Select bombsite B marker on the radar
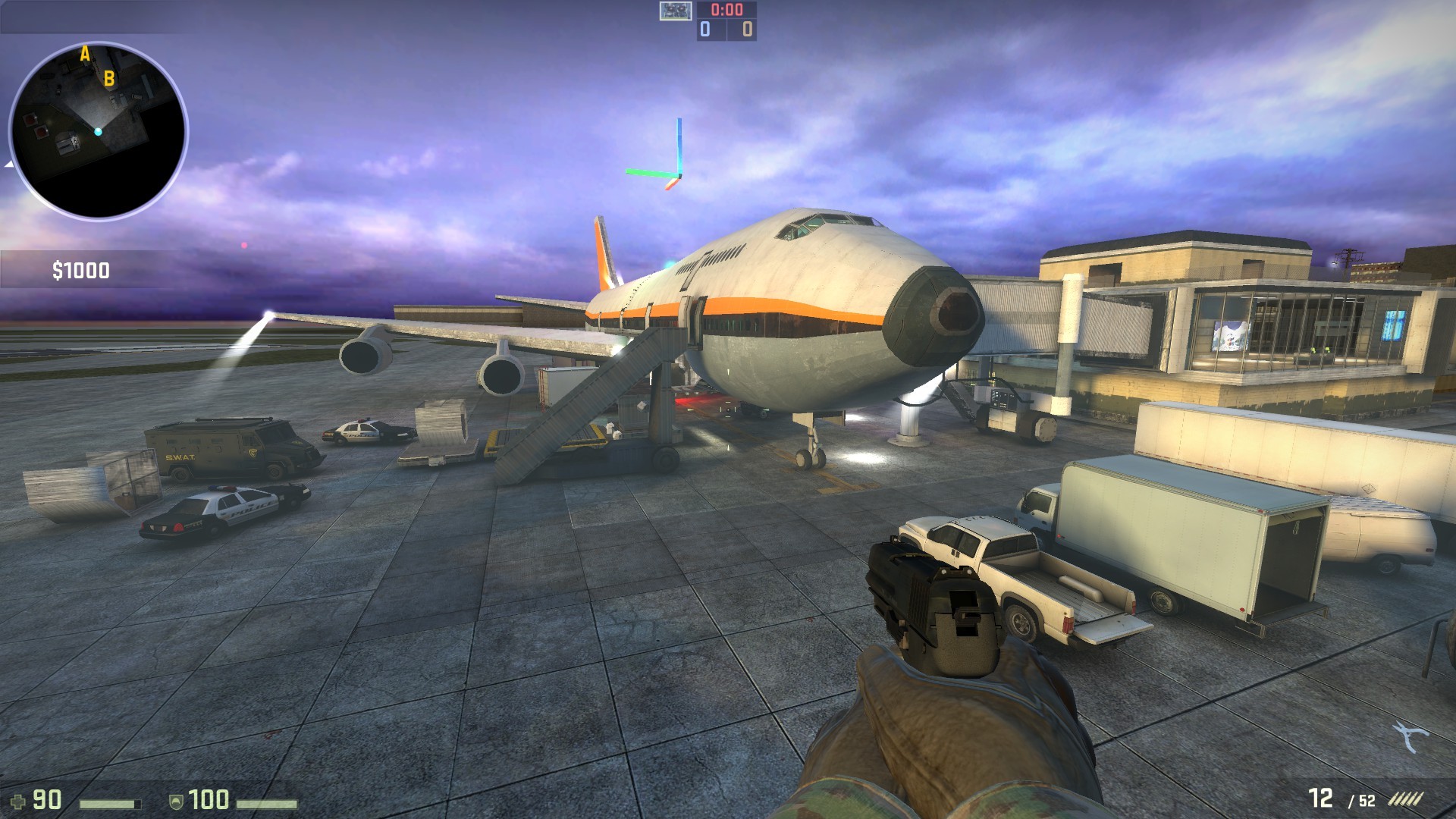 pos(108,77)
